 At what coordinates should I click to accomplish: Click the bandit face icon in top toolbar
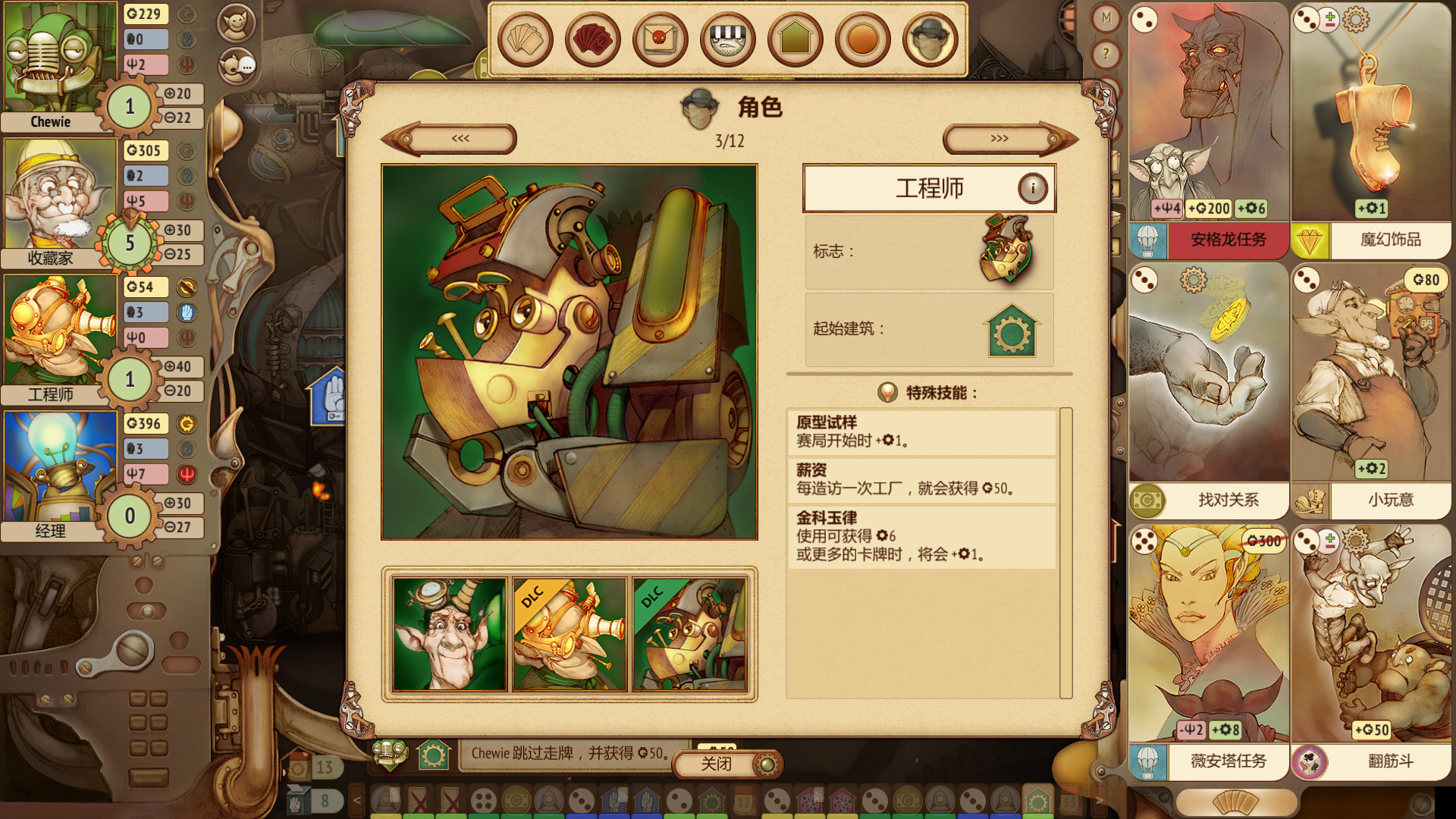coord(726,39)
